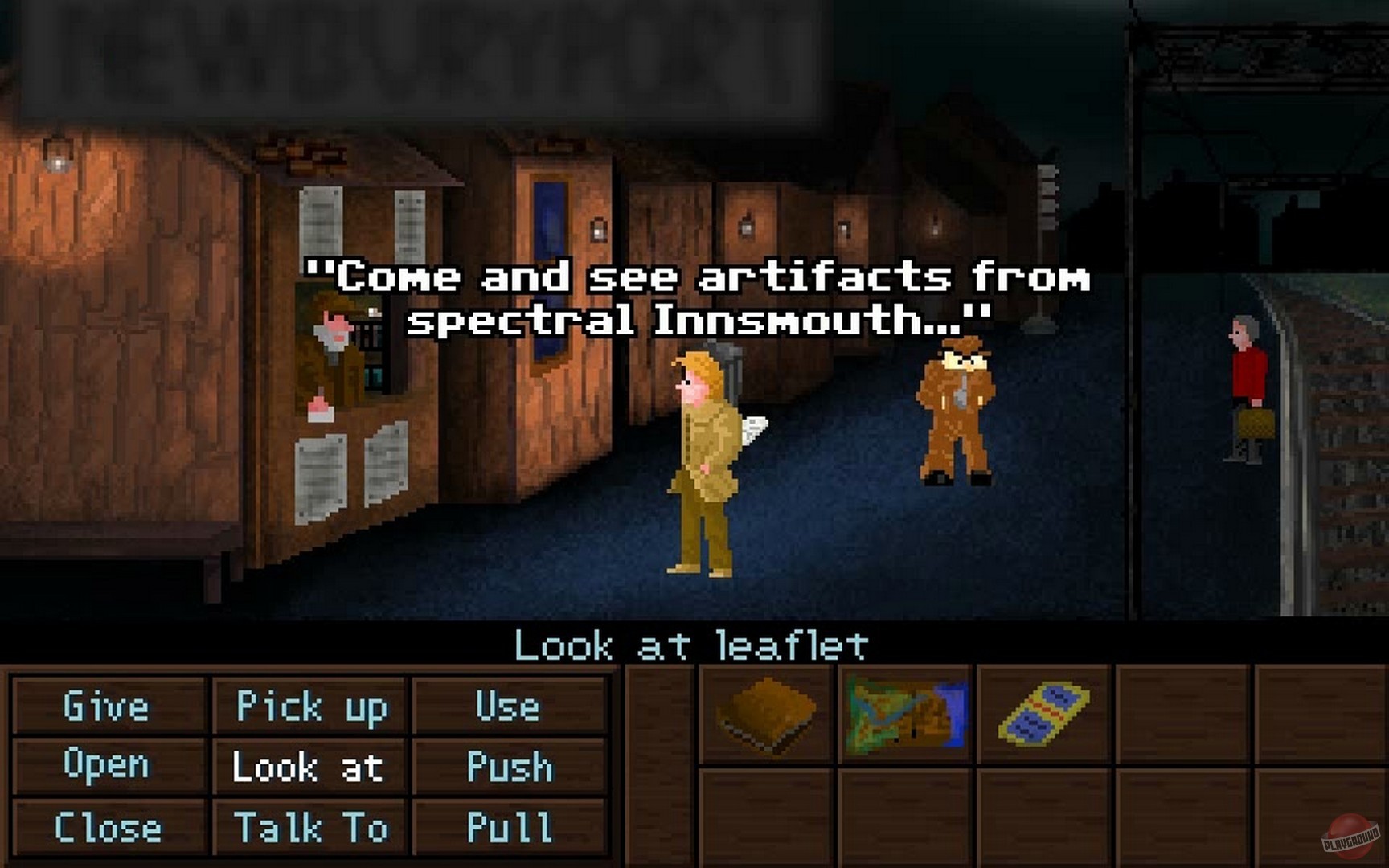Click the Give verb

tap(105, 707)
